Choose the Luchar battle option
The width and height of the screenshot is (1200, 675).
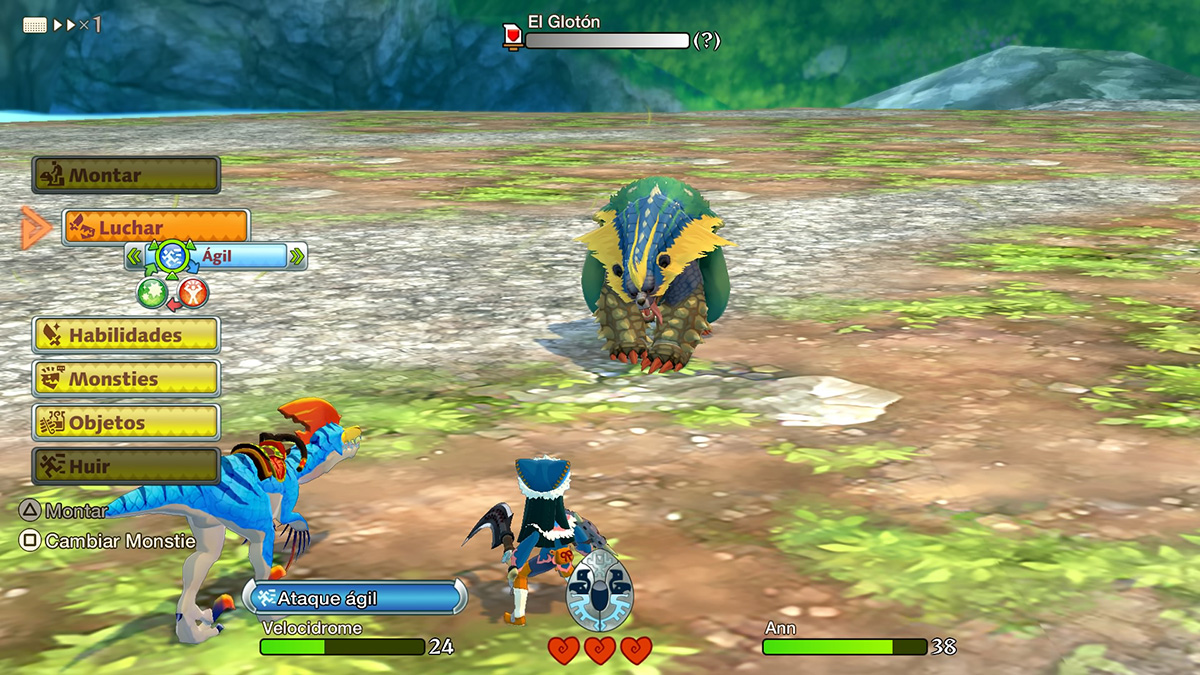(x=156, y=228)
